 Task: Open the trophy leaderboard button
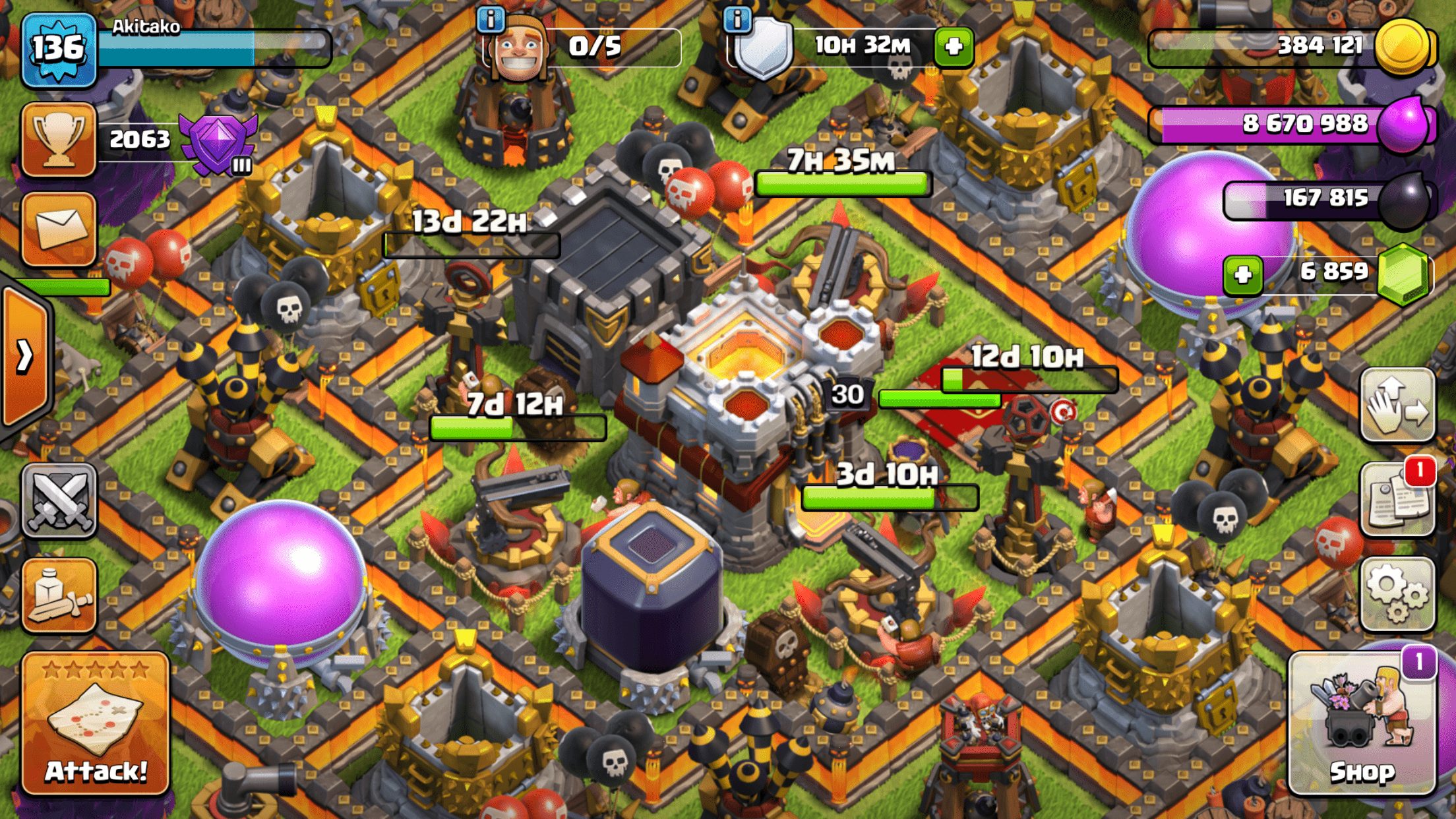point(59,139)
